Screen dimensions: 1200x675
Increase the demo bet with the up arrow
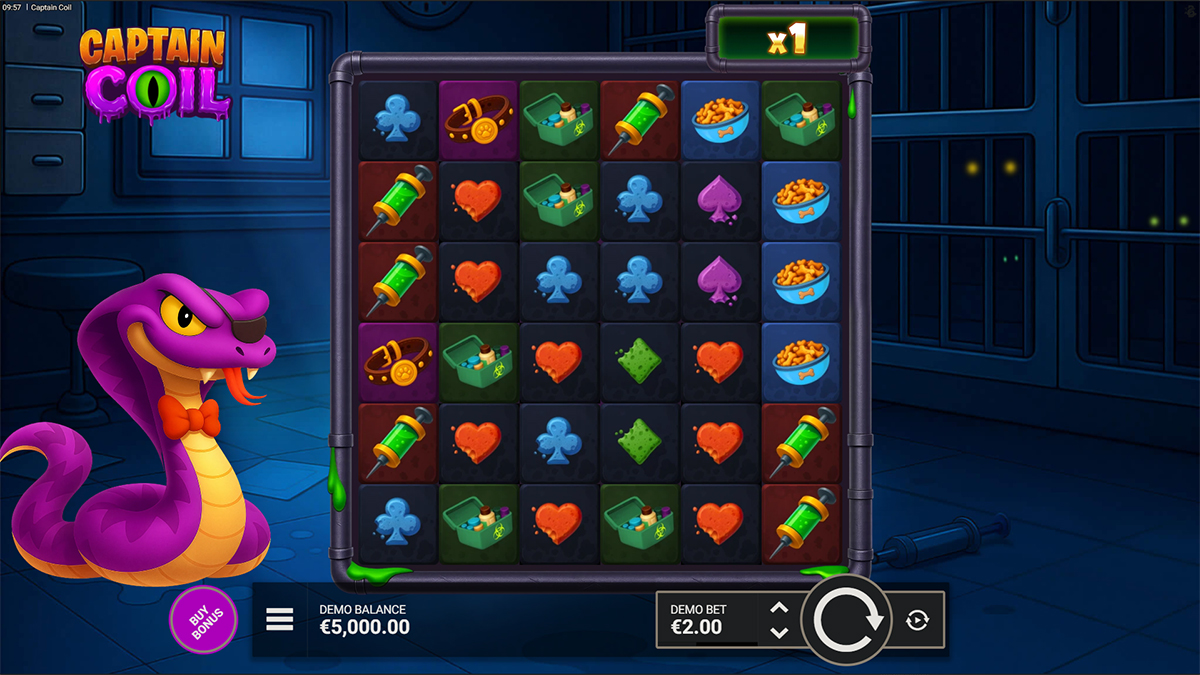pyautogui.click(x=780, y=608)
